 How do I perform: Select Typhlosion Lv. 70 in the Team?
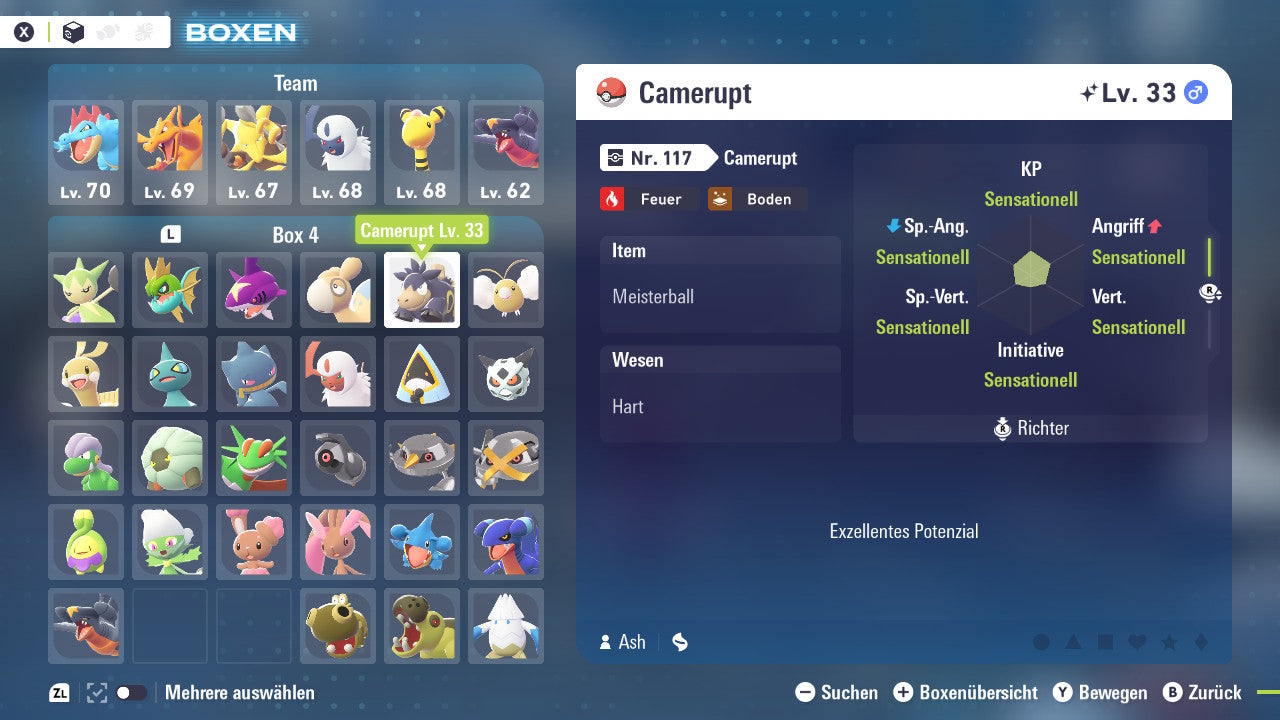(x=86, y=152)
